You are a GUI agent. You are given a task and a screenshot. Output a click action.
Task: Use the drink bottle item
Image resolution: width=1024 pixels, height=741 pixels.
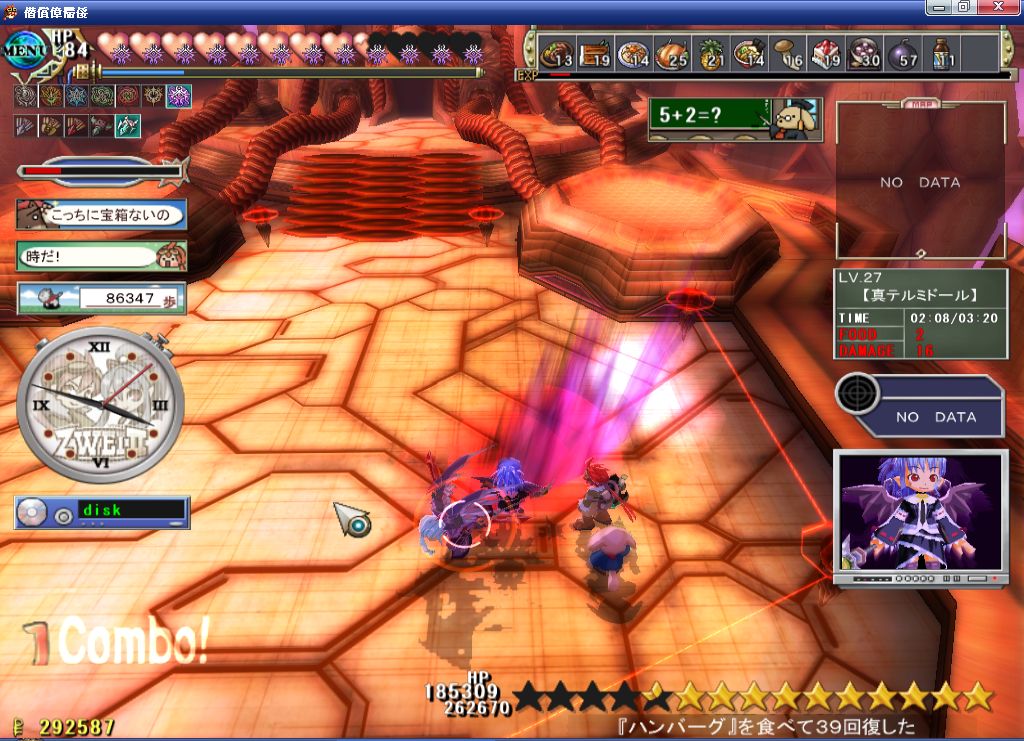[x=942, y=53]
